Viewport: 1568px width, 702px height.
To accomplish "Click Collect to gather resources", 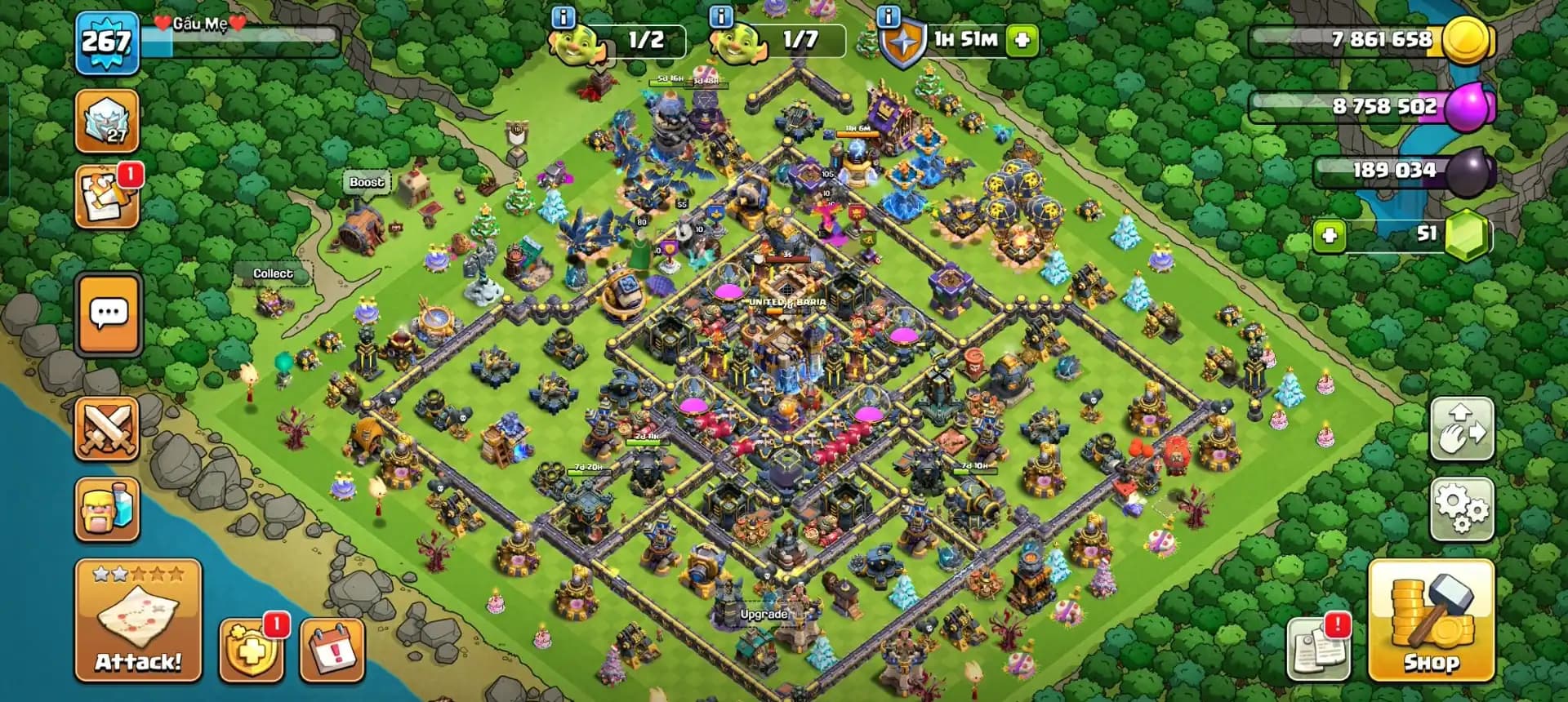I will pos(273,273).
